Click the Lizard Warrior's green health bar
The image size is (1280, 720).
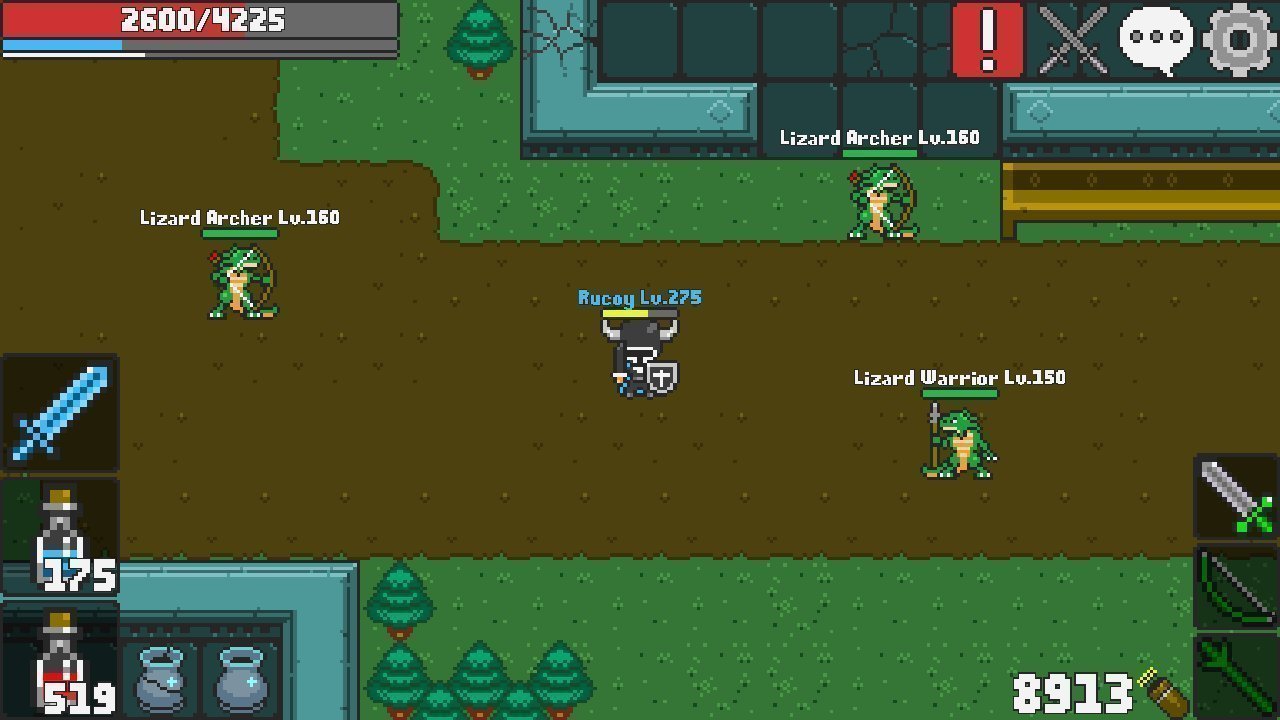(x=958, y=395)
